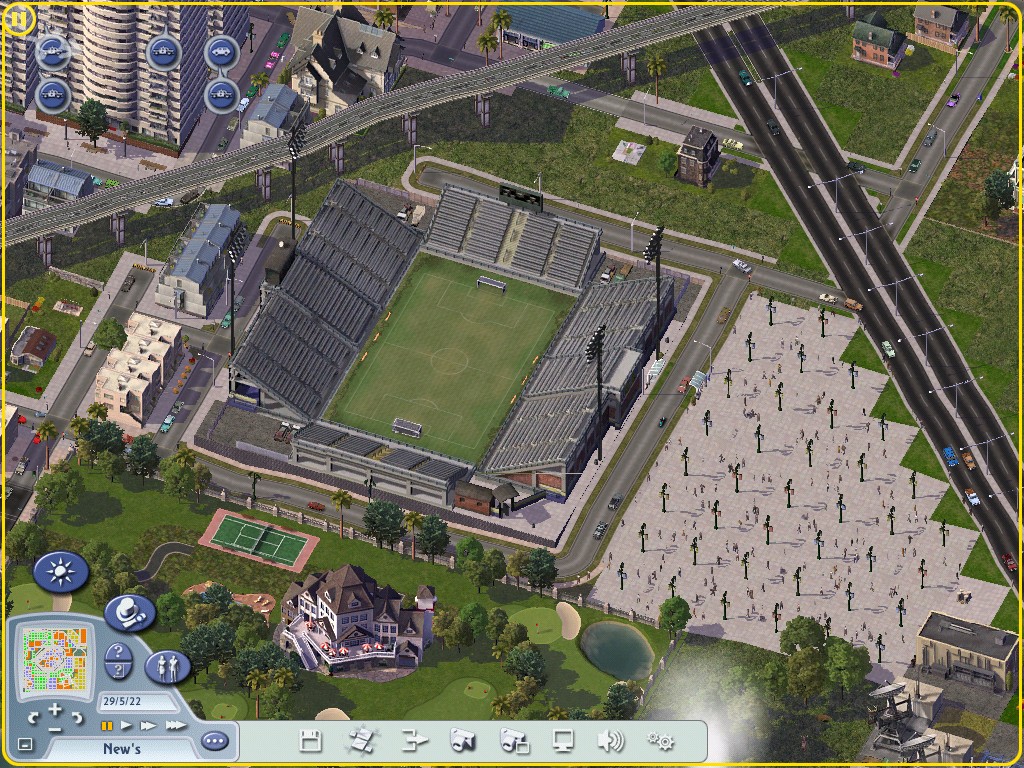
Task: Open display settings monitor icon
Action: tap(564, 741)
